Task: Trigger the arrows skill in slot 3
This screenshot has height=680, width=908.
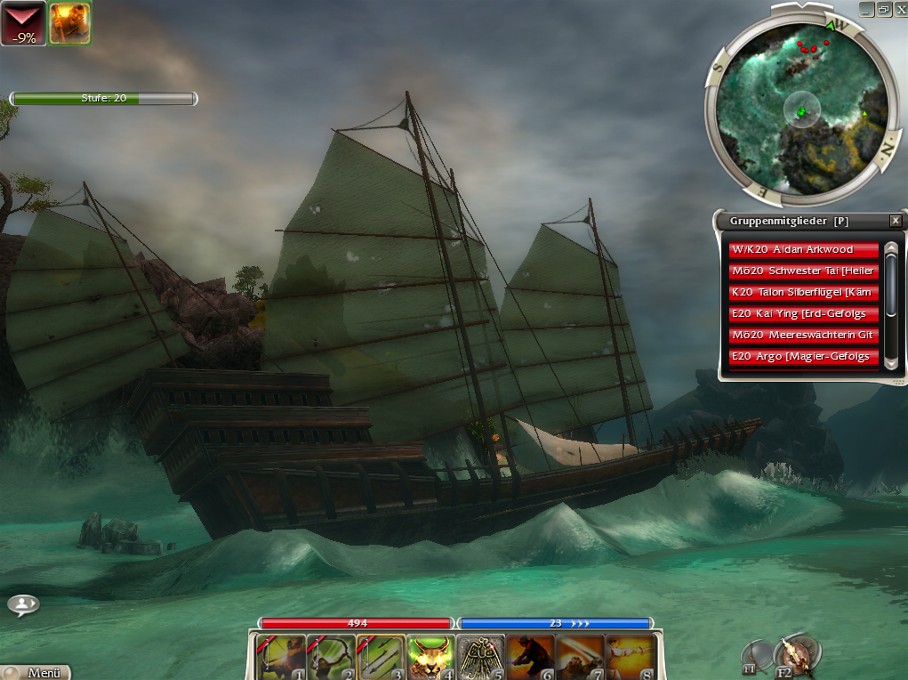Action: tap(380, 656)
